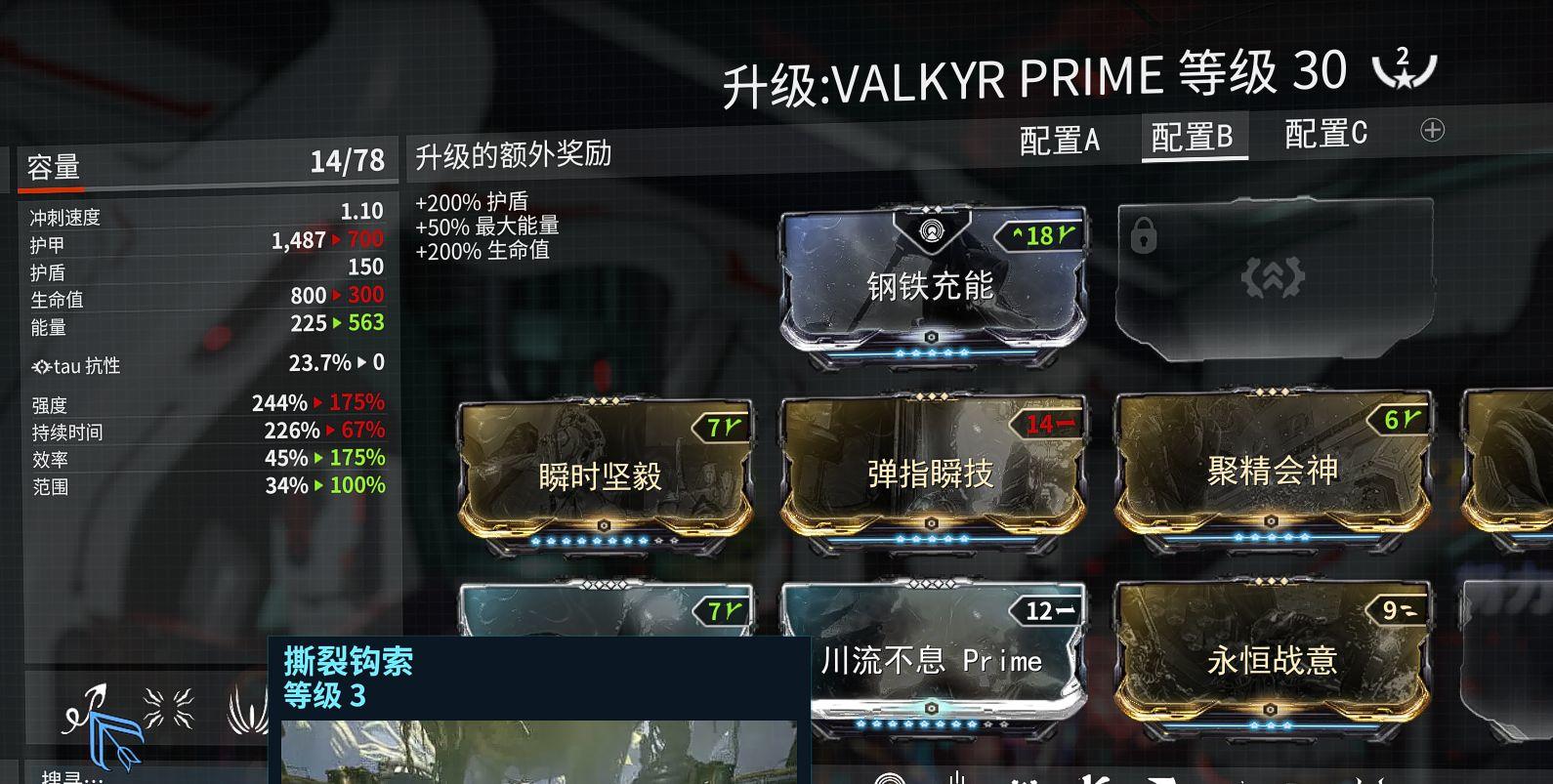Select the 聚精会神 mod card
The image size is (1553, 784).
[x=1270, y=469]
